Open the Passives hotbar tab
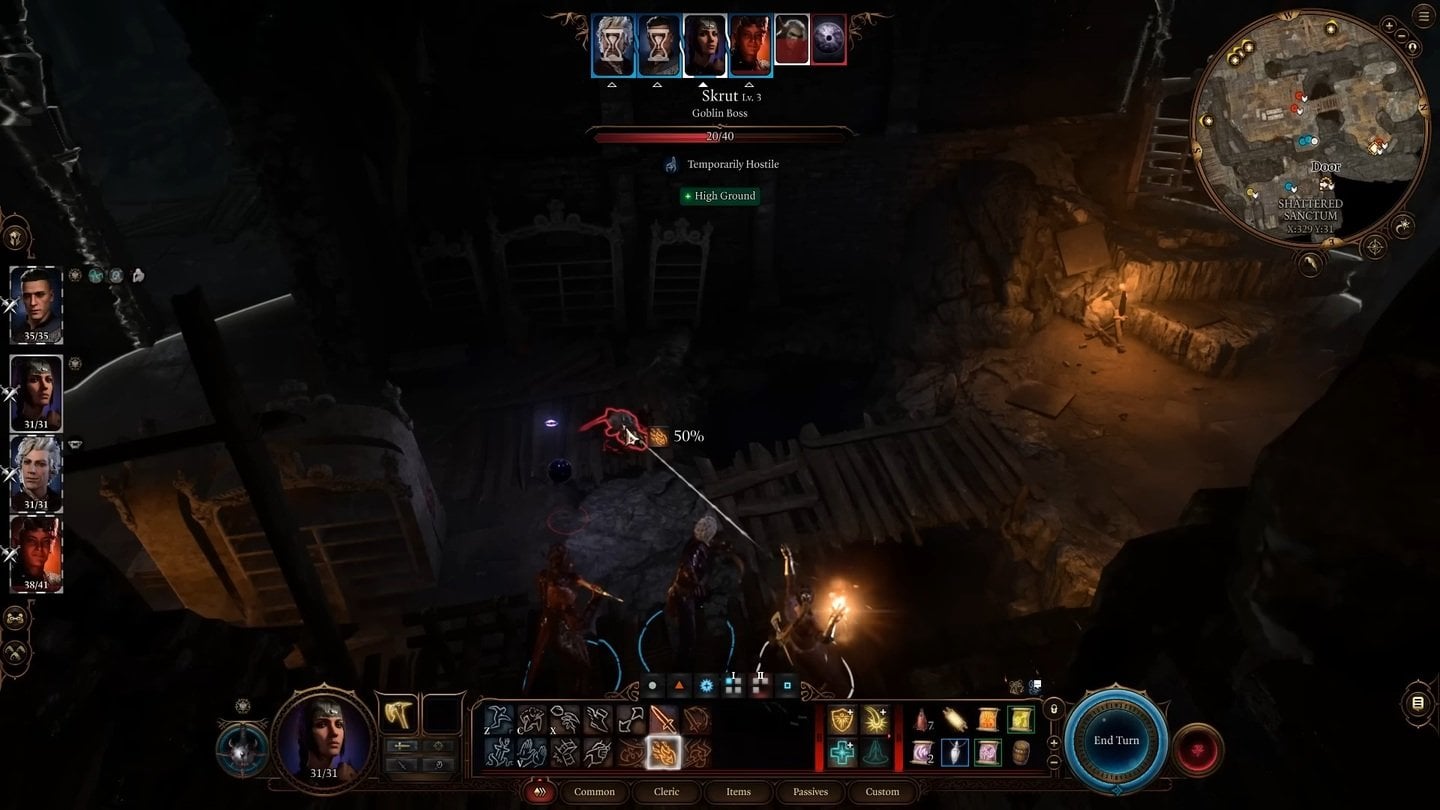The height and width of the screenshot is (810, 1440). 809,791
